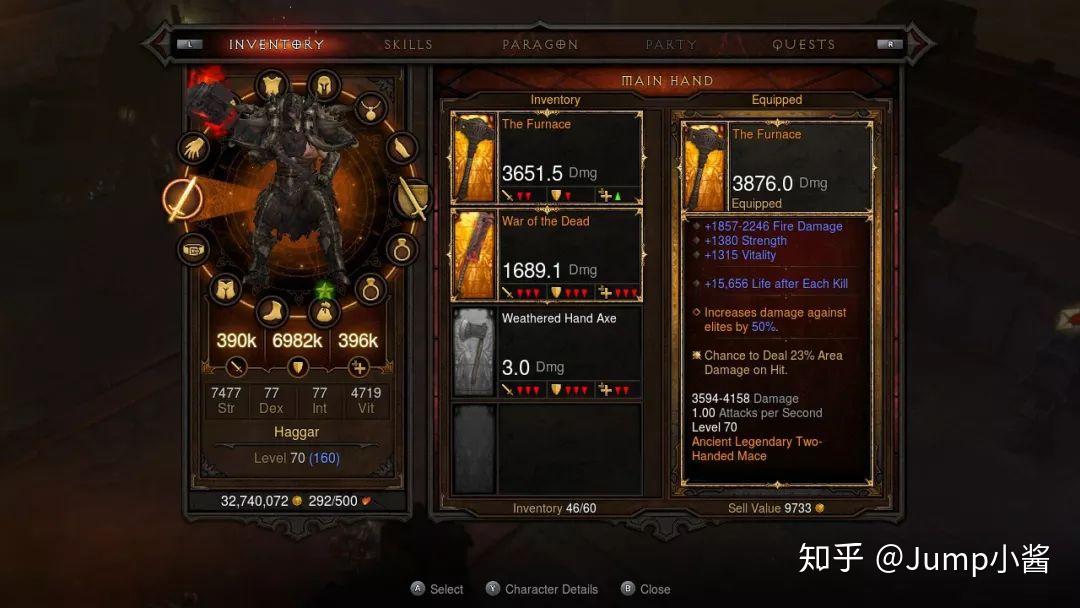Viewport: 1080px width, 608px height.
Task: Pick the Weathered Hand Axe entry
Action: point(547,352)
